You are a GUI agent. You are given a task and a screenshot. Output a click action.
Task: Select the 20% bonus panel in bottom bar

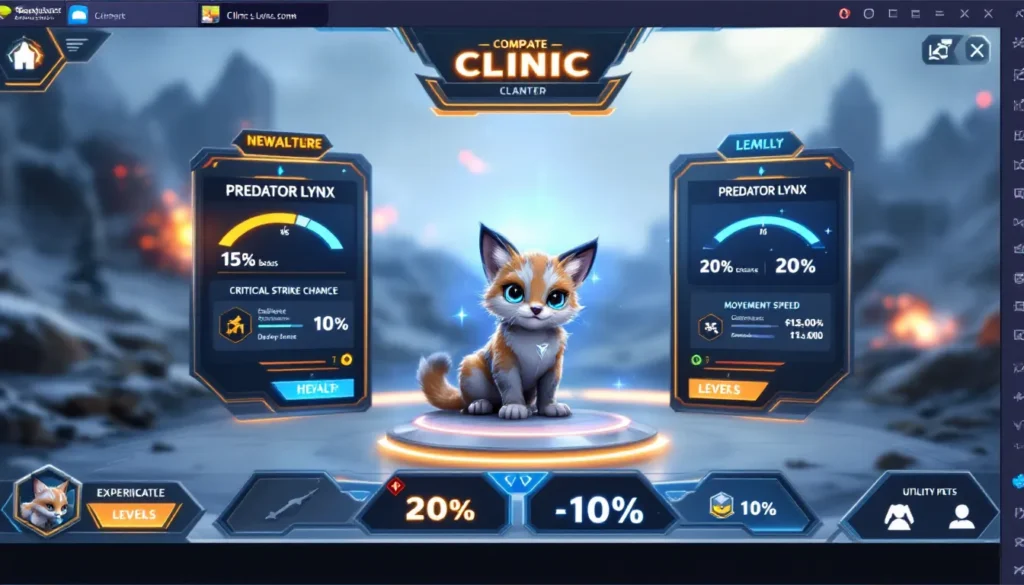click(438, 509)
